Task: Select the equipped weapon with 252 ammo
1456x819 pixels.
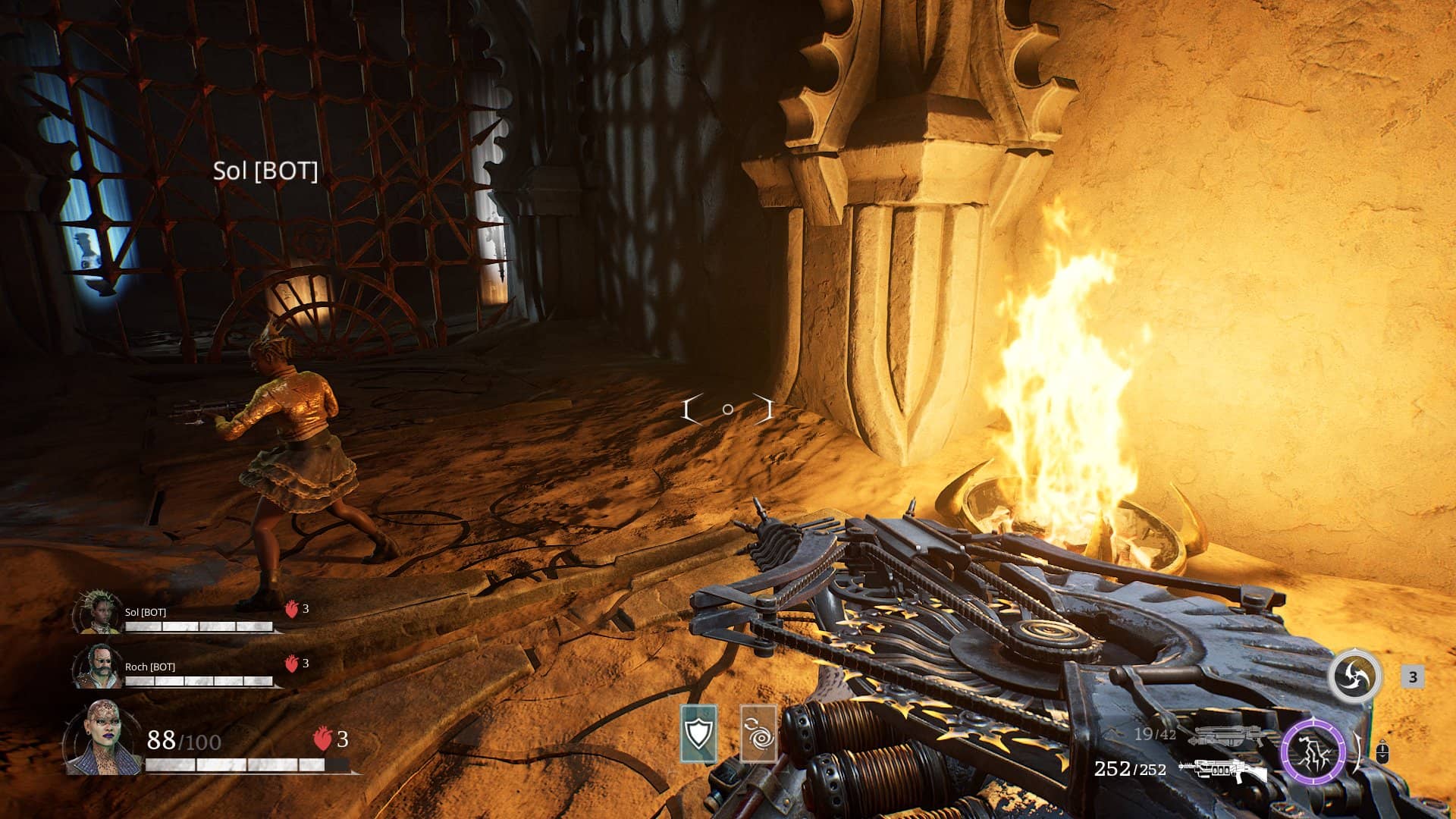Action: [x=1222, y=770]
